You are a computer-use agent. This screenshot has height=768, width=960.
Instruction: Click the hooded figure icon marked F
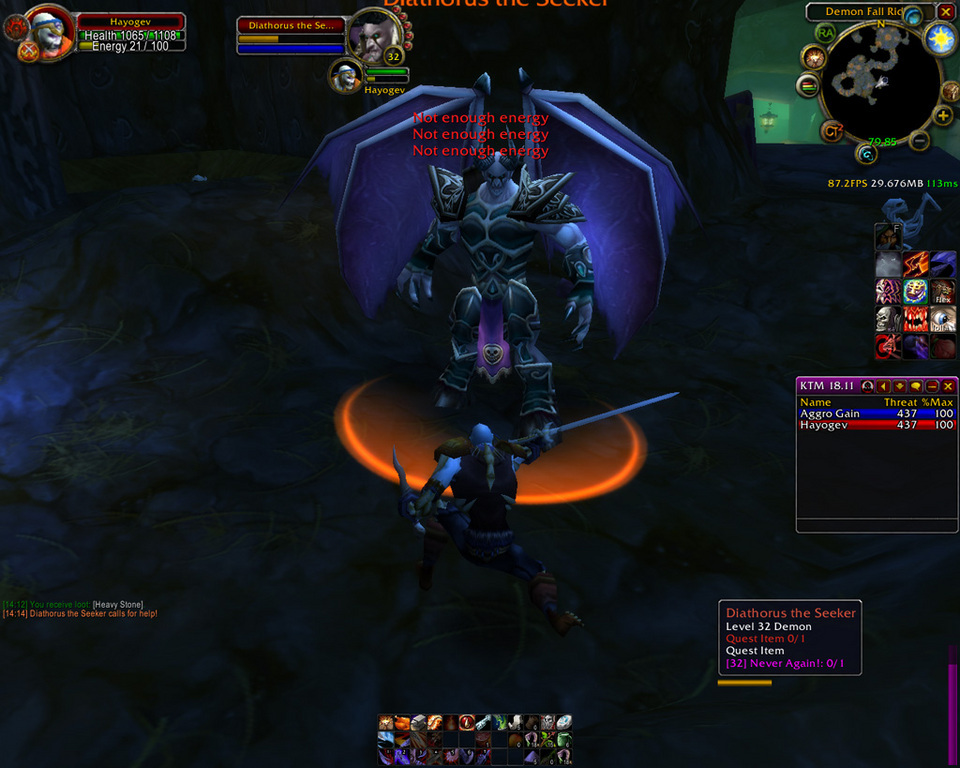coord(888,237)
